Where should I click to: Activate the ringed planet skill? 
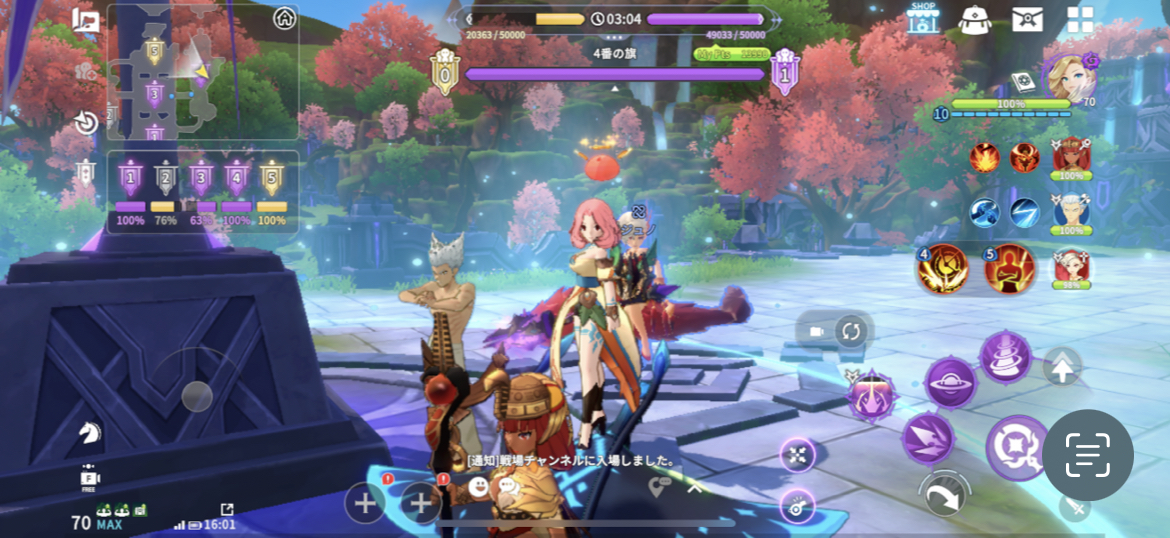click(950, 383)
